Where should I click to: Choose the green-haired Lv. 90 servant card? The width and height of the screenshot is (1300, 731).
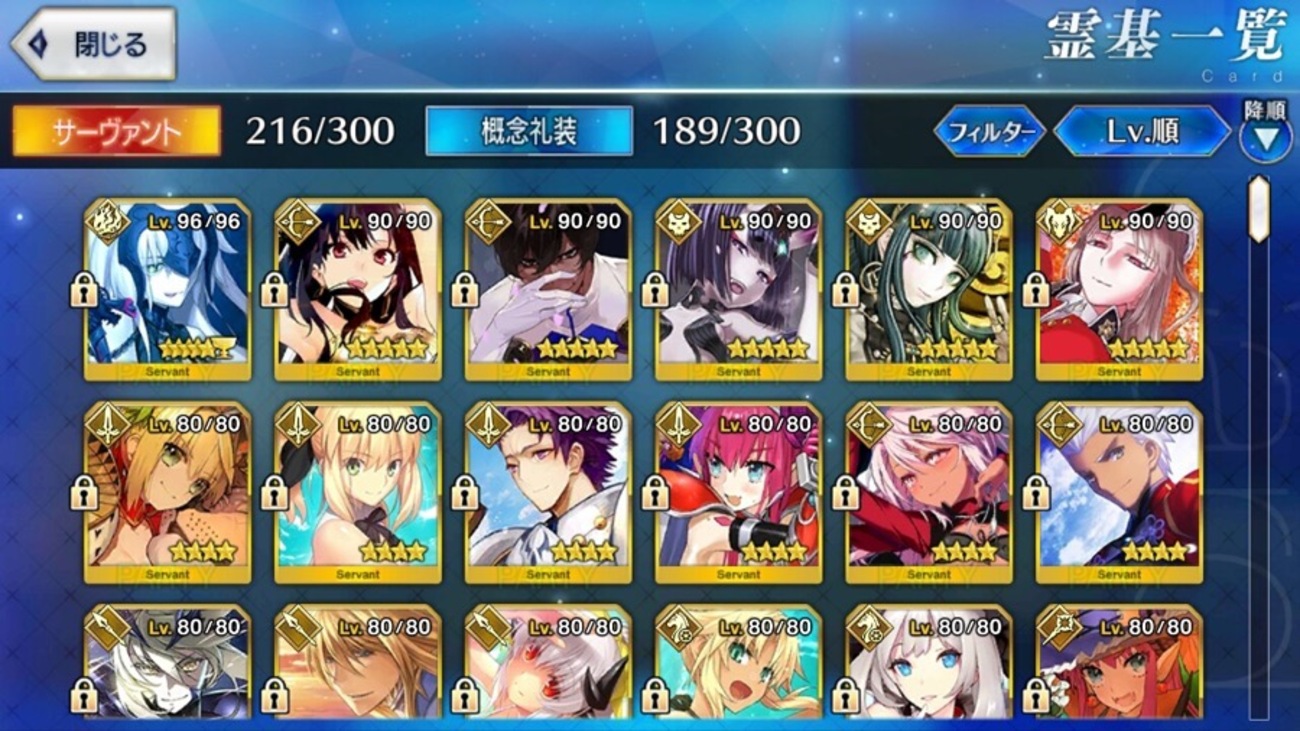(x=928, y=289)
